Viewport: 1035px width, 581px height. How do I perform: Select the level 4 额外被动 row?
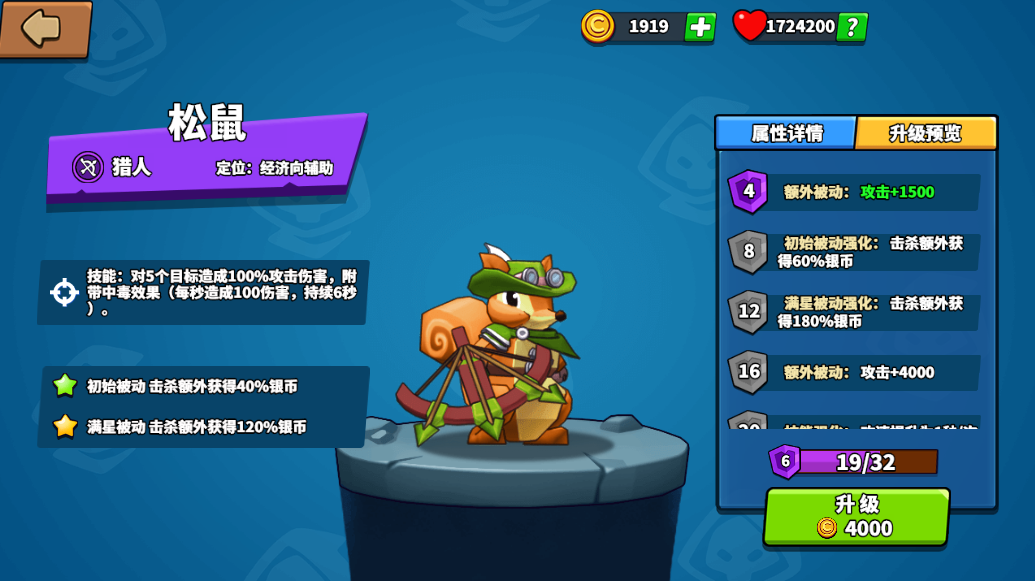(855, 192)
